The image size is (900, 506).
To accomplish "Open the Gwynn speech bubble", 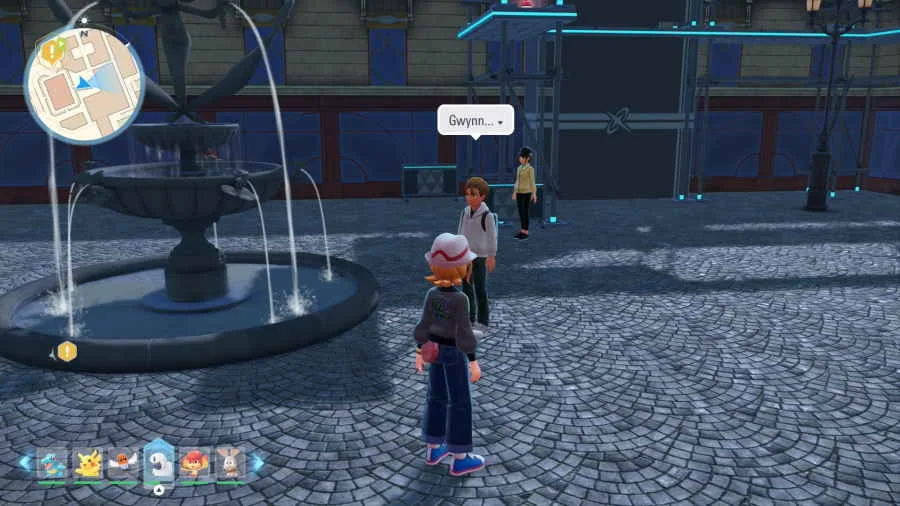I will click(475, 121).
